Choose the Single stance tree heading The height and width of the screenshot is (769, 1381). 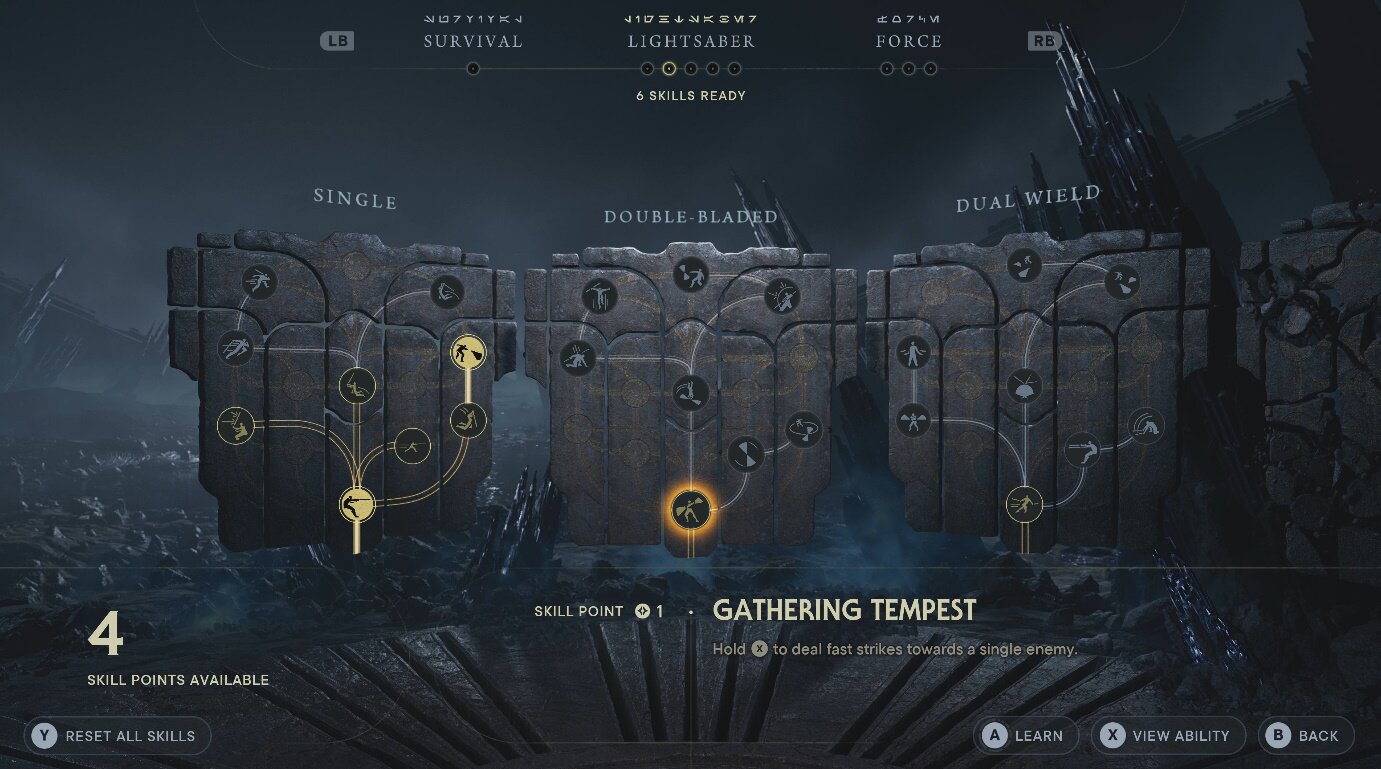(x=355, y=199)
